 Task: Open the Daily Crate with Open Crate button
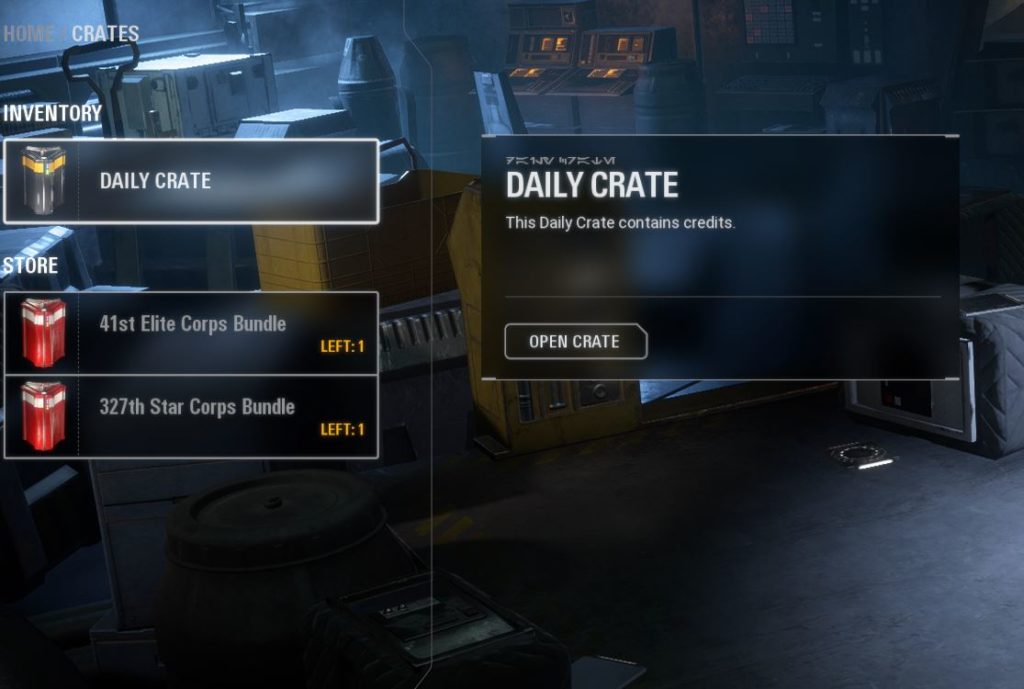(x=575, y=342)
